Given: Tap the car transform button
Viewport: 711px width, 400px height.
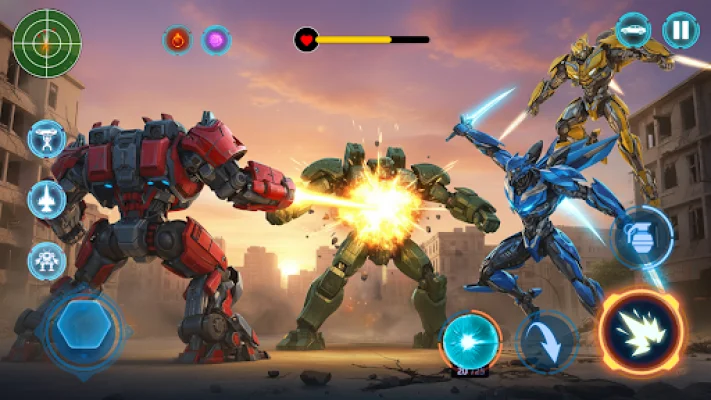Looking at the screenshot, I should click(633, 30).
